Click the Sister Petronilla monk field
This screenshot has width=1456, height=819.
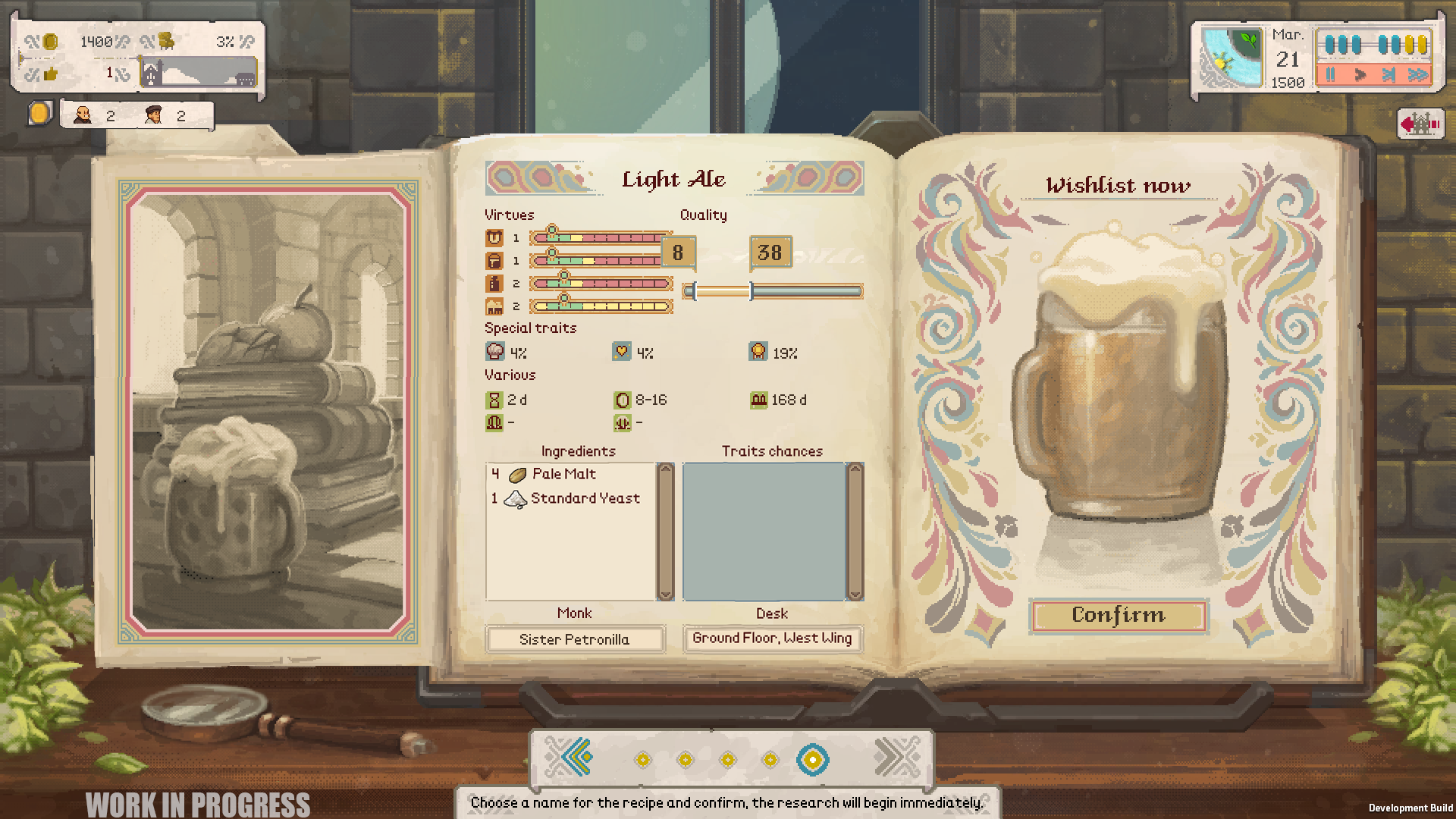[575, 639]
